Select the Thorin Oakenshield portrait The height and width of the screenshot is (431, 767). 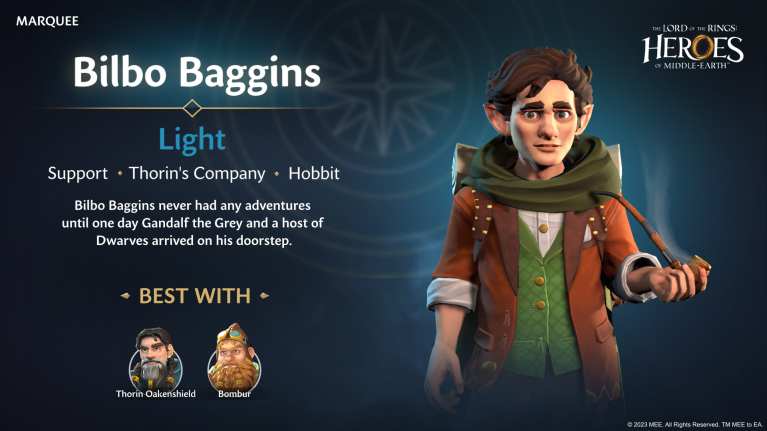[x=155, y=357]
